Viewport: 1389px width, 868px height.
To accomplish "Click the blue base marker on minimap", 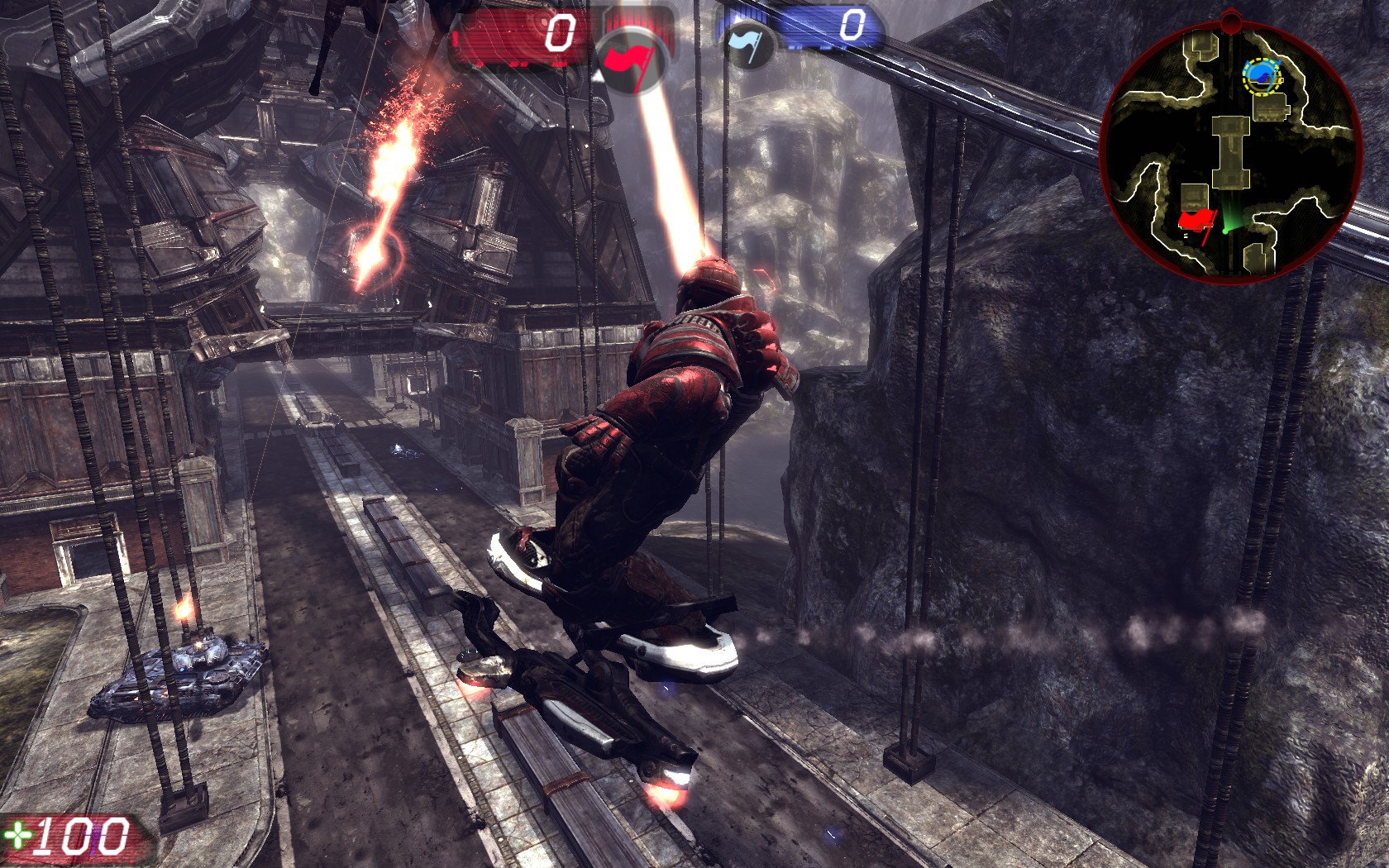I will tap(1261, 76).
